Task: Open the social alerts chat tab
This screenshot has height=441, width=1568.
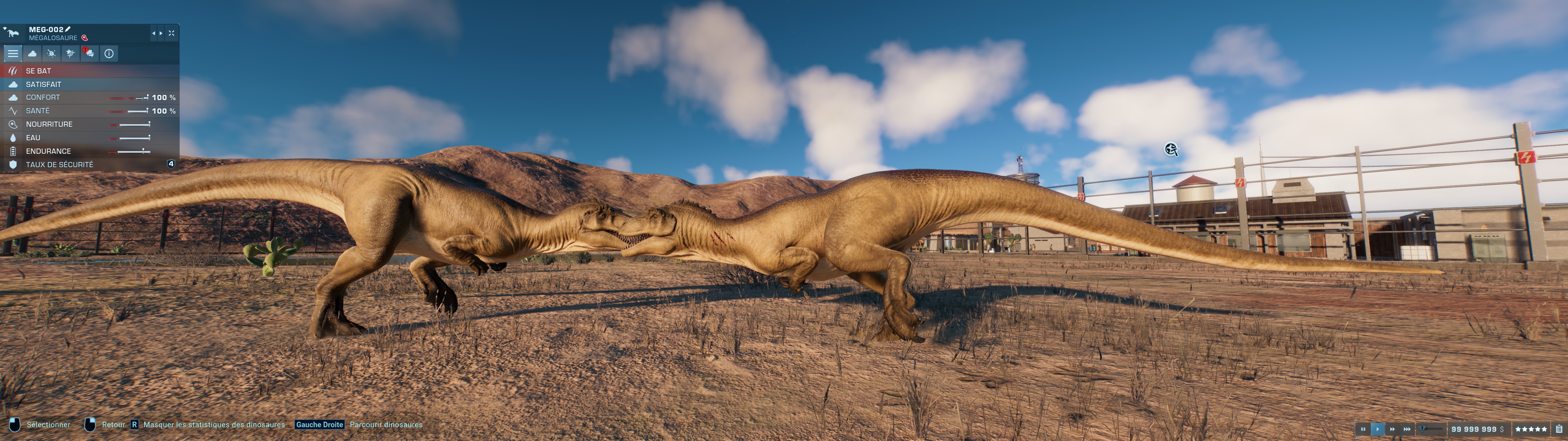Action: [89, 54]
